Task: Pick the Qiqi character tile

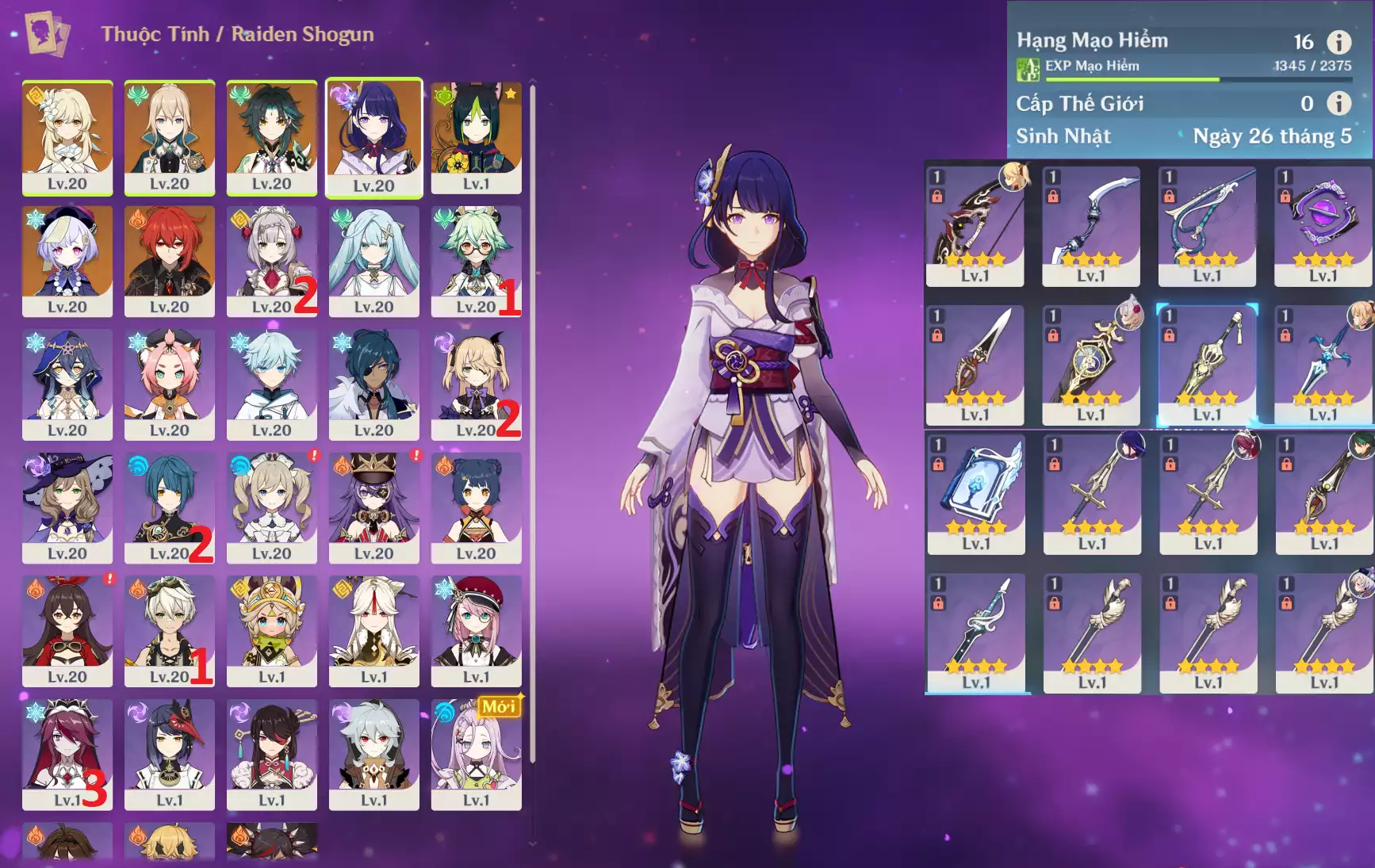Action: [x=67, y=260]
